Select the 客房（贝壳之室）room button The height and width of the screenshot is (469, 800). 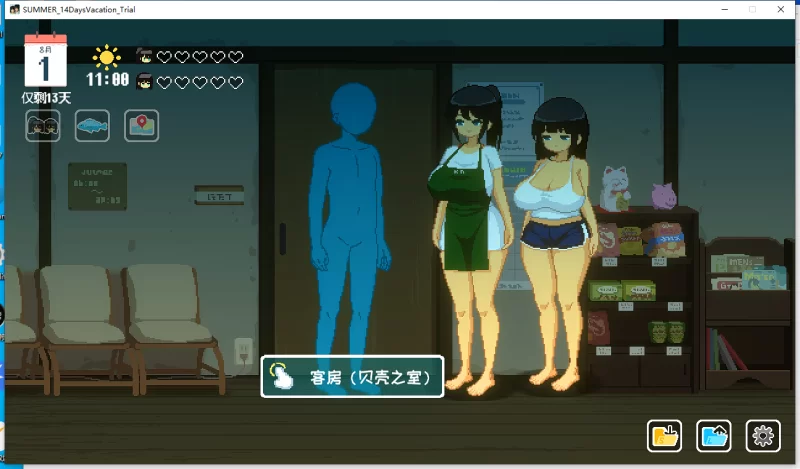352,377
